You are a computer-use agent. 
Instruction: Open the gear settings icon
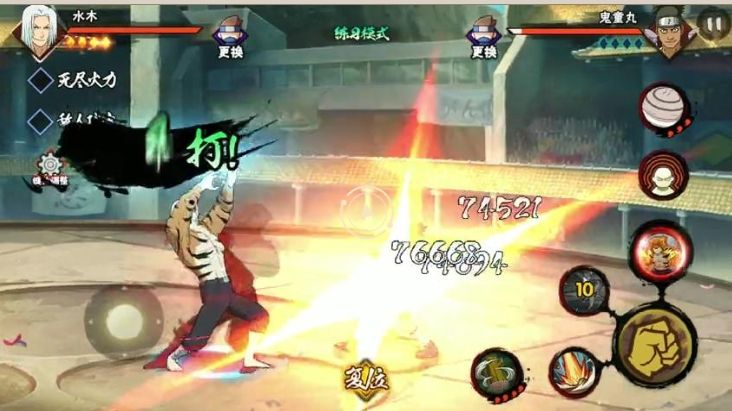49,167
